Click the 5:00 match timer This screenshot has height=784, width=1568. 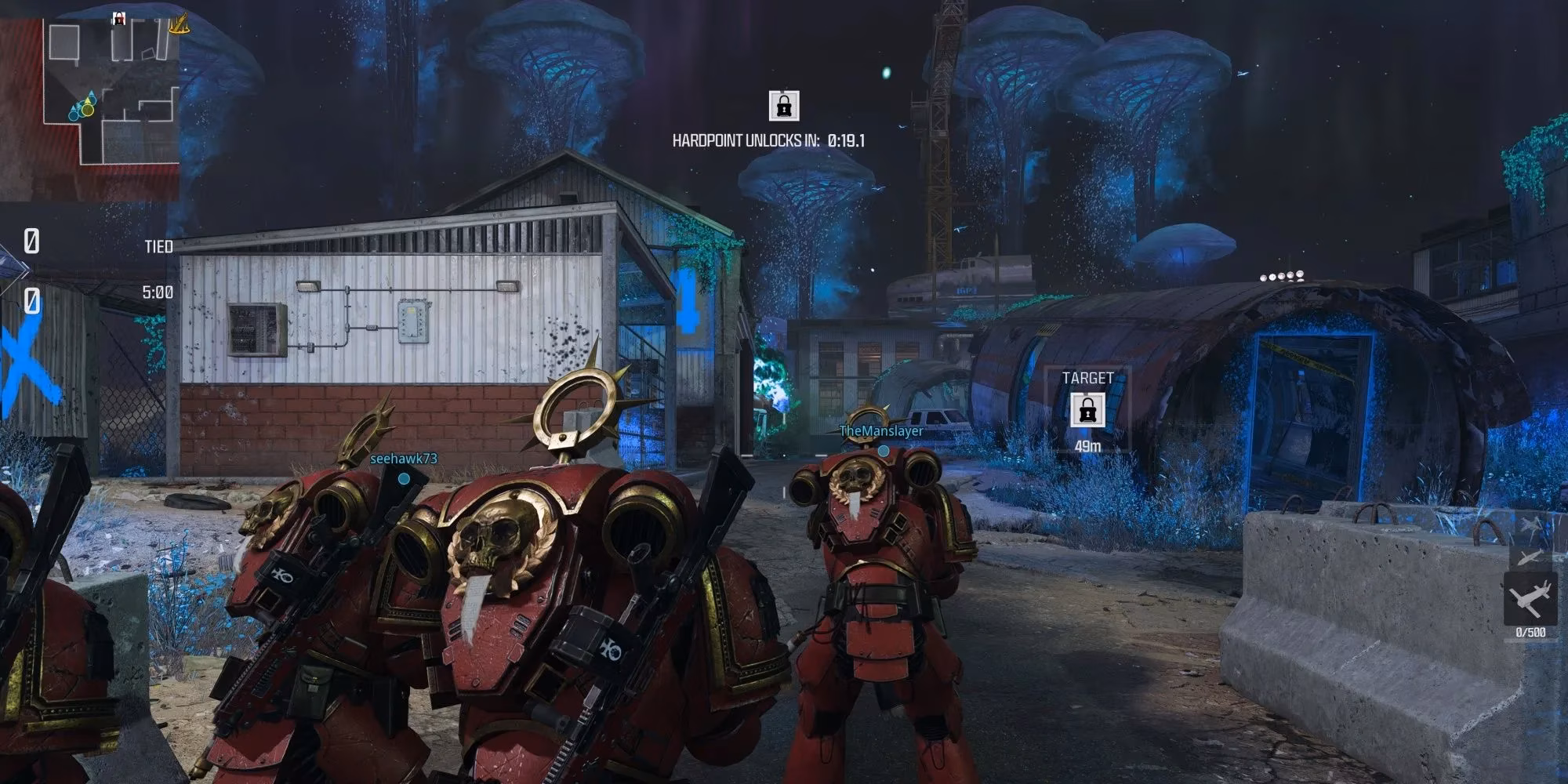tap(159, 291)
